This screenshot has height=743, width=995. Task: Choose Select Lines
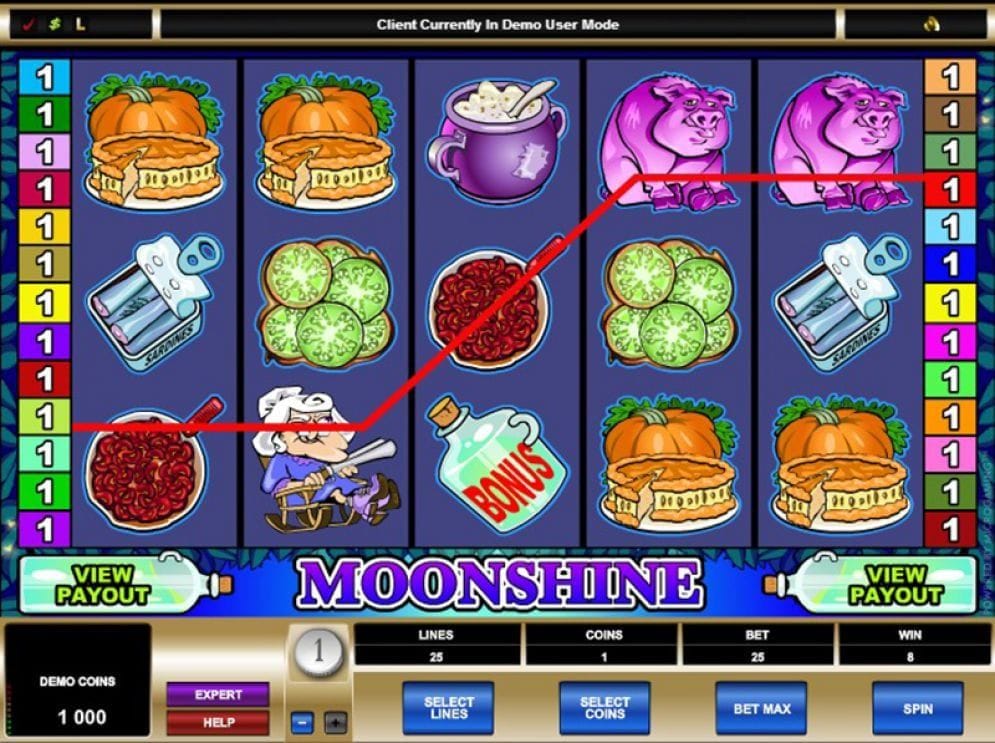click(448, 708)
